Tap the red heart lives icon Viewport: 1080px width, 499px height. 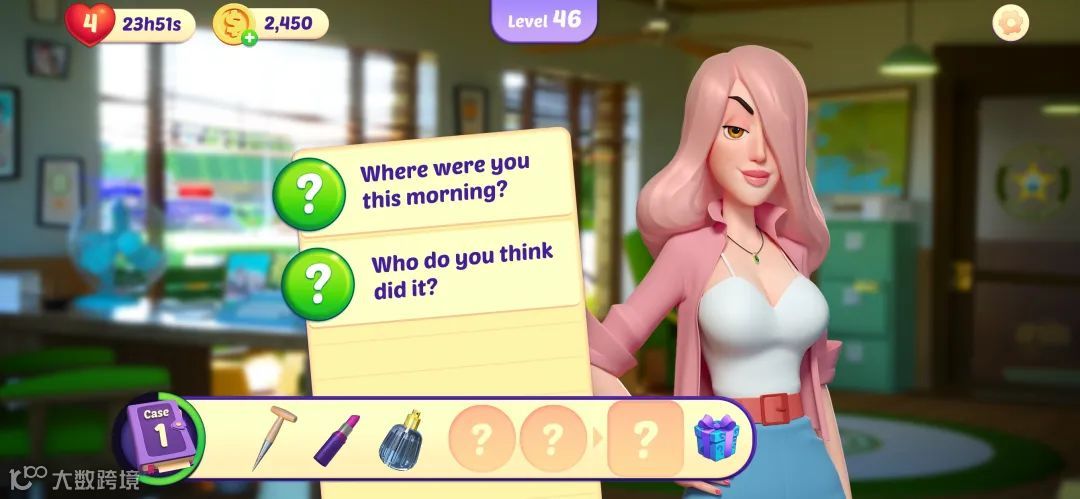(x=90, y=23)
